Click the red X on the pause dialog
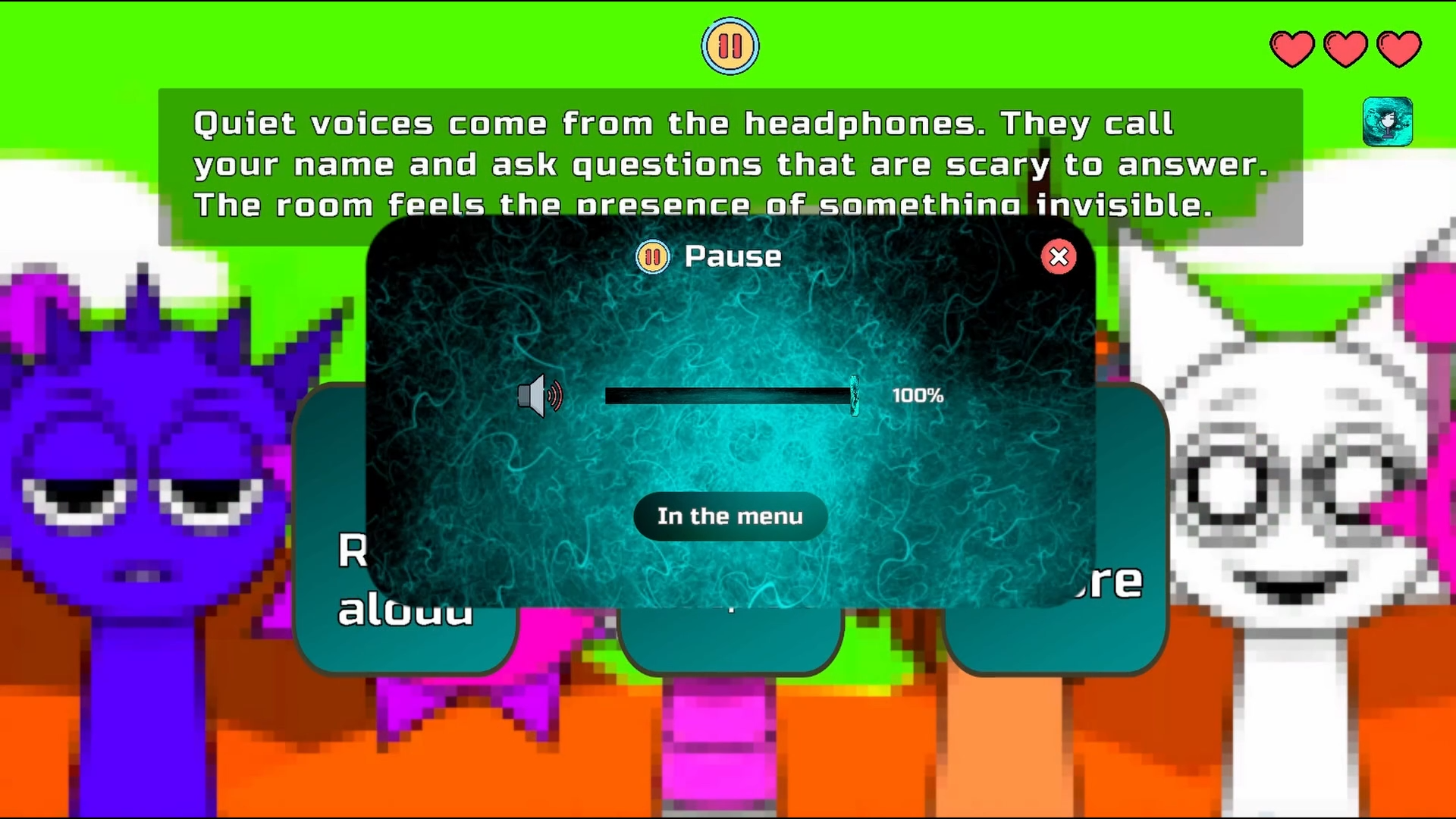This screenshot has width=1456, height=819. point(1059,258)
